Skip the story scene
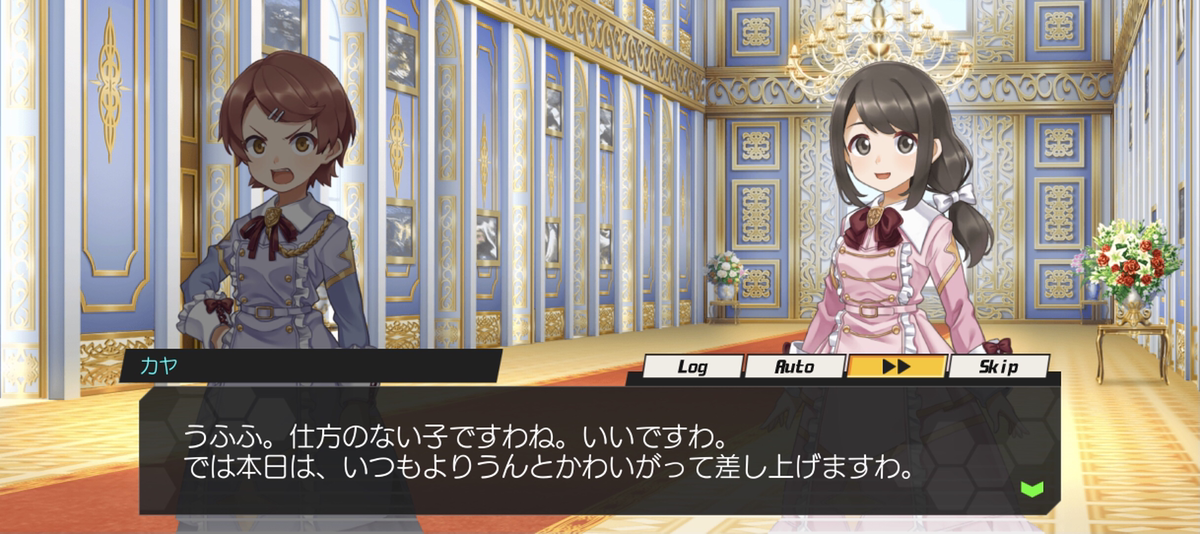Viewport: 1200px width, 534px height. tap(998, 367)
